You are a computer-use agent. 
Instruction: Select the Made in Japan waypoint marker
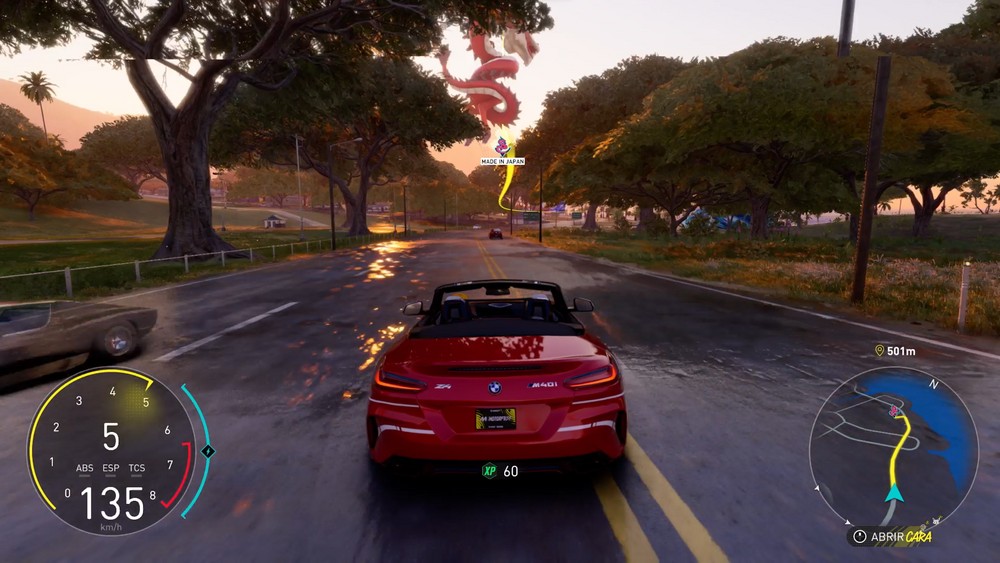coord(503,148)
